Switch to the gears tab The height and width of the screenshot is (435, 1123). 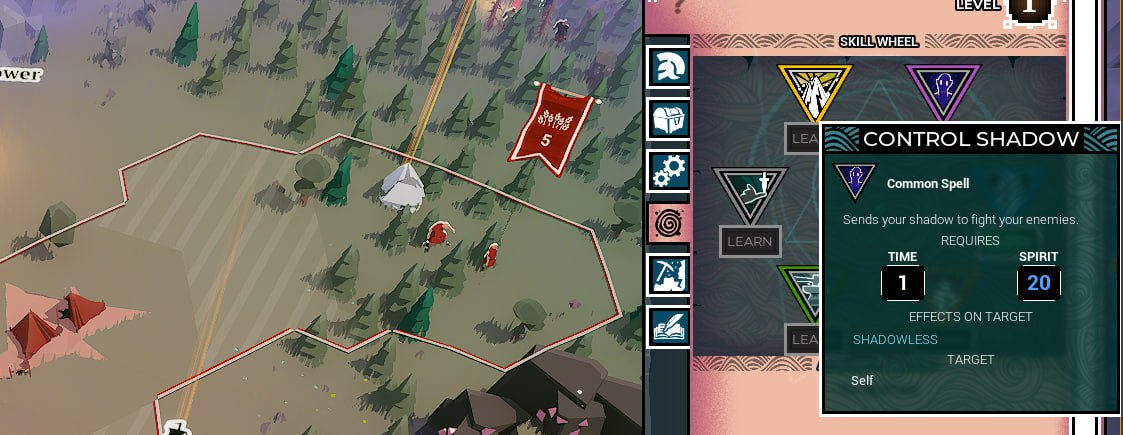tap(667, 170)
